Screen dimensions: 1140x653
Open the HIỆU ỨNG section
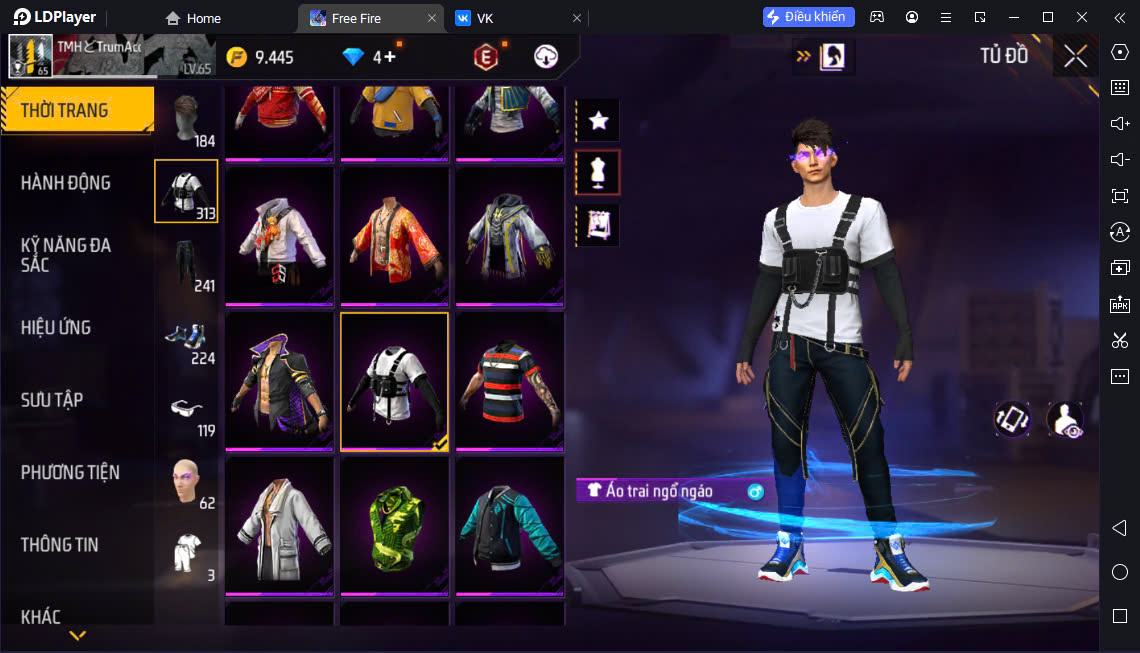[x=56, y=327]
